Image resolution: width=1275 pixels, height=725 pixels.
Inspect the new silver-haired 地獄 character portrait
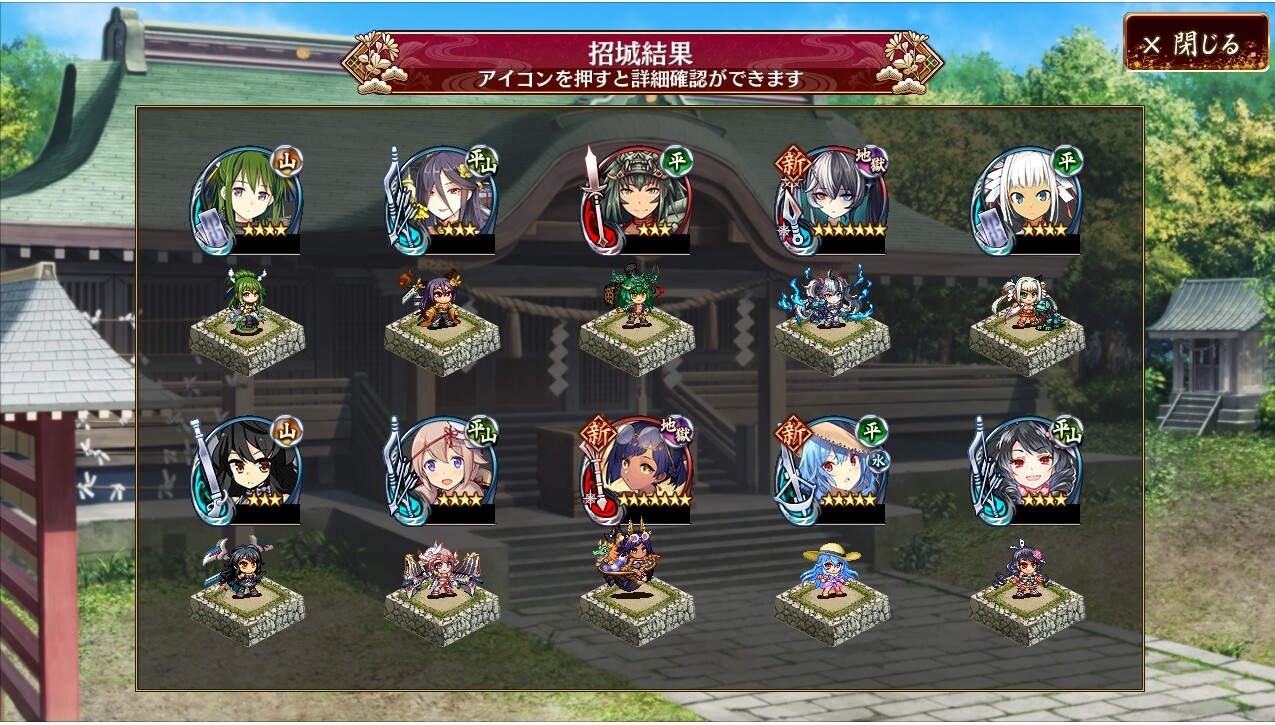click(832, 201)
